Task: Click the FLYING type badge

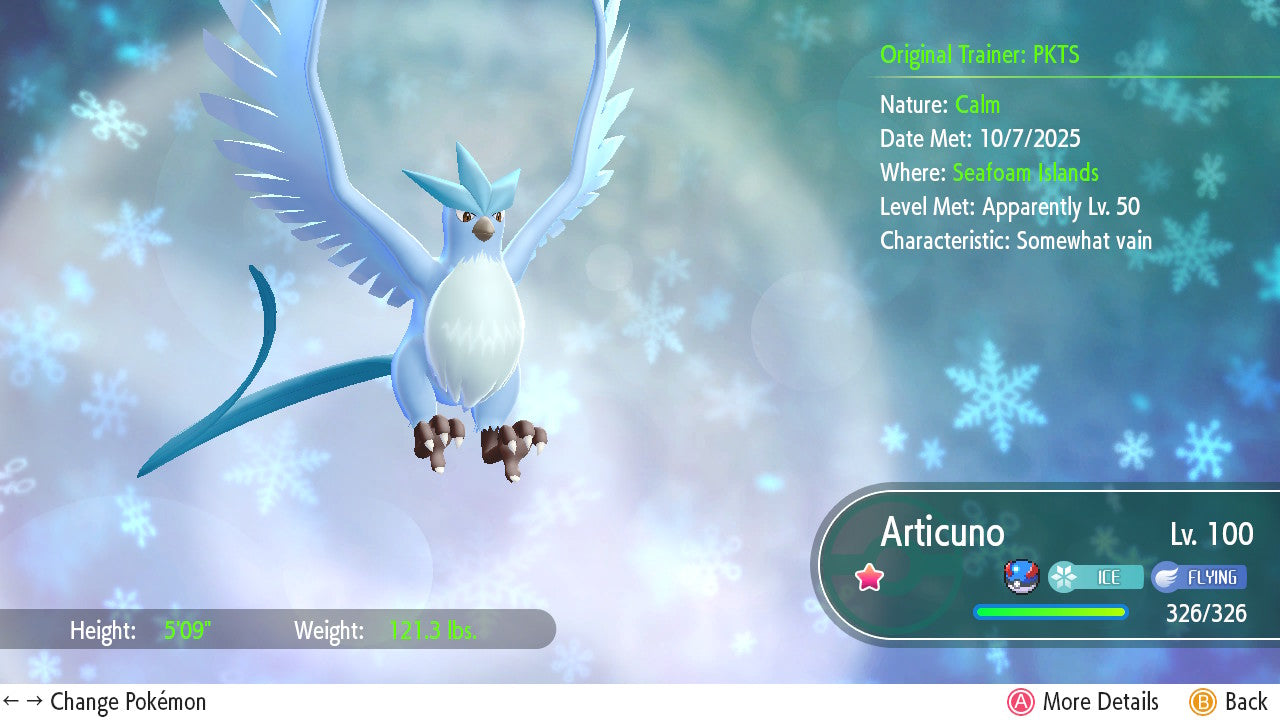Action: click(1199, 577)
